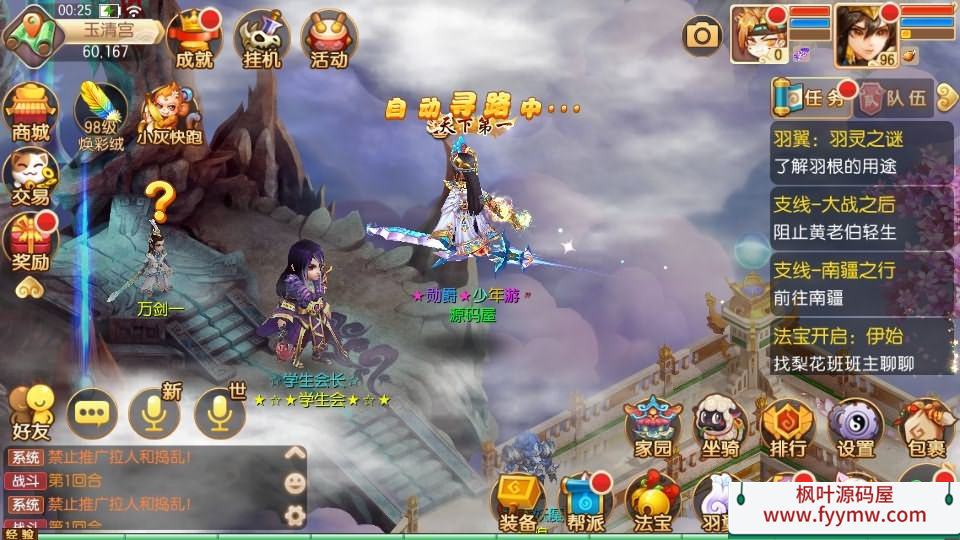
Task: Open the chat speech bubble button
Action: point(92,413)
